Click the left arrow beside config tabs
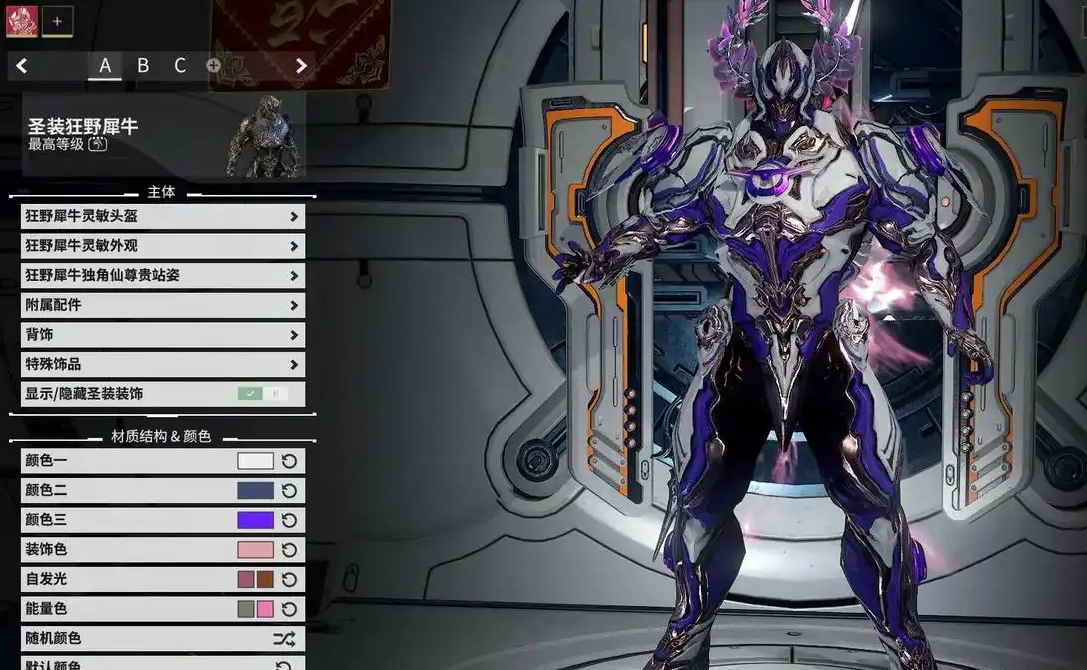 [22, 66]
